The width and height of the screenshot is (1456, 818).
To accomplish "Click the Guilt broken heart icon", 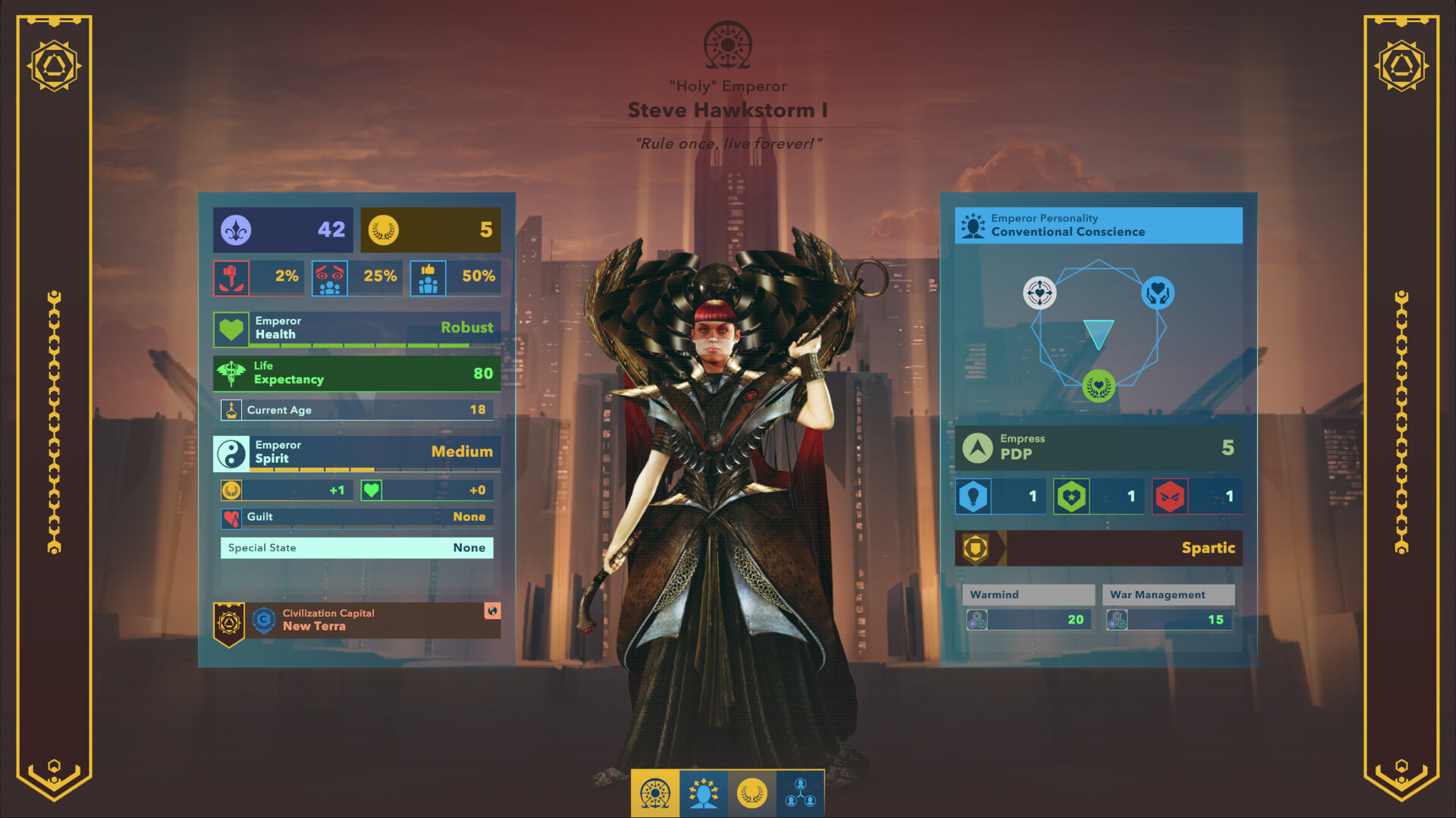I will tap(231, 518).
